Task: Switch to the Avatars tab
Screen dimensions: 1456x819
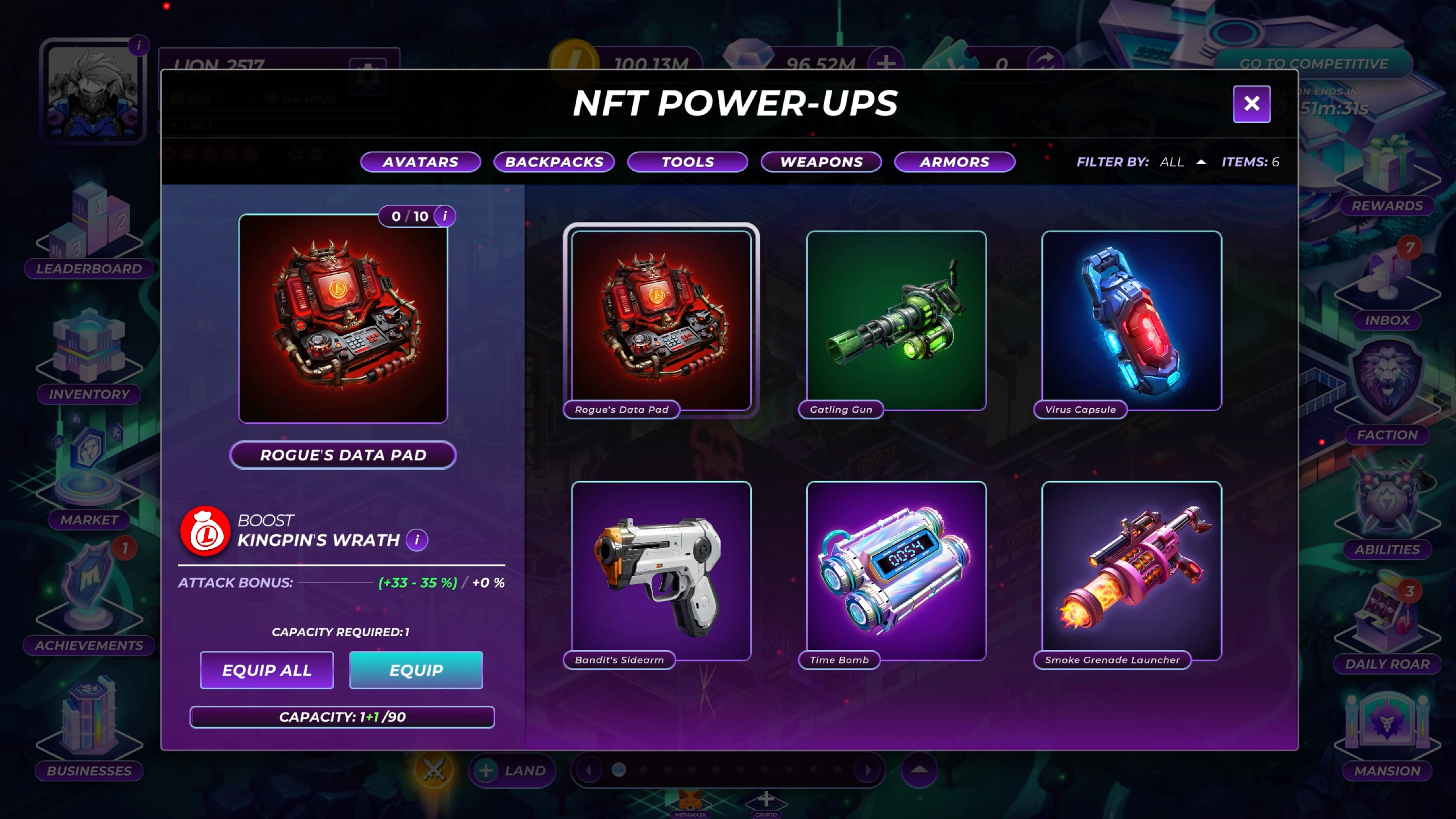Action: tap(421, 162)
